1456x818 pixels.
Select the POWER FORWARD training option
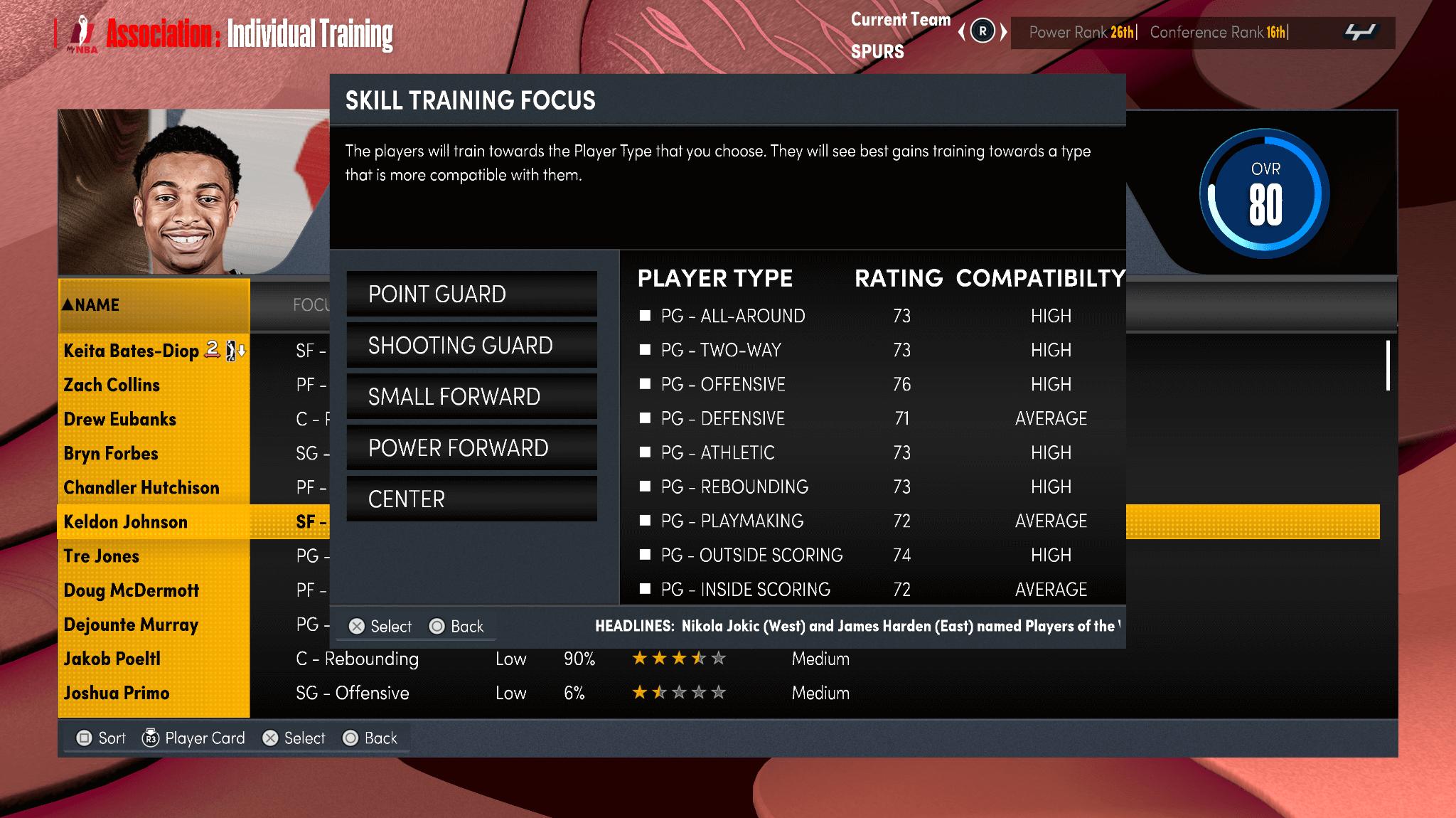(471, 447)
